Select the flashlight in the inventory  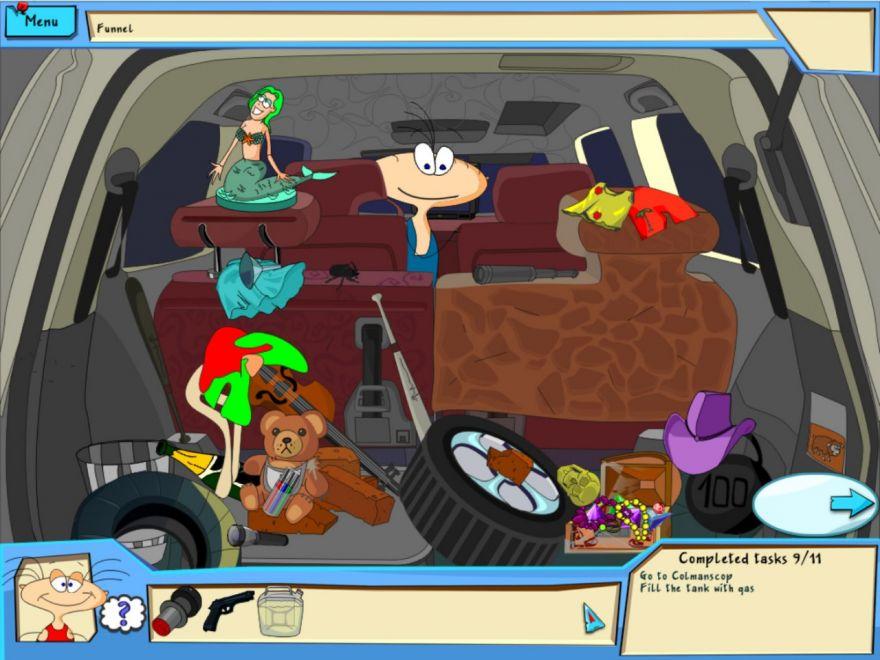click(x=178, y=609)
